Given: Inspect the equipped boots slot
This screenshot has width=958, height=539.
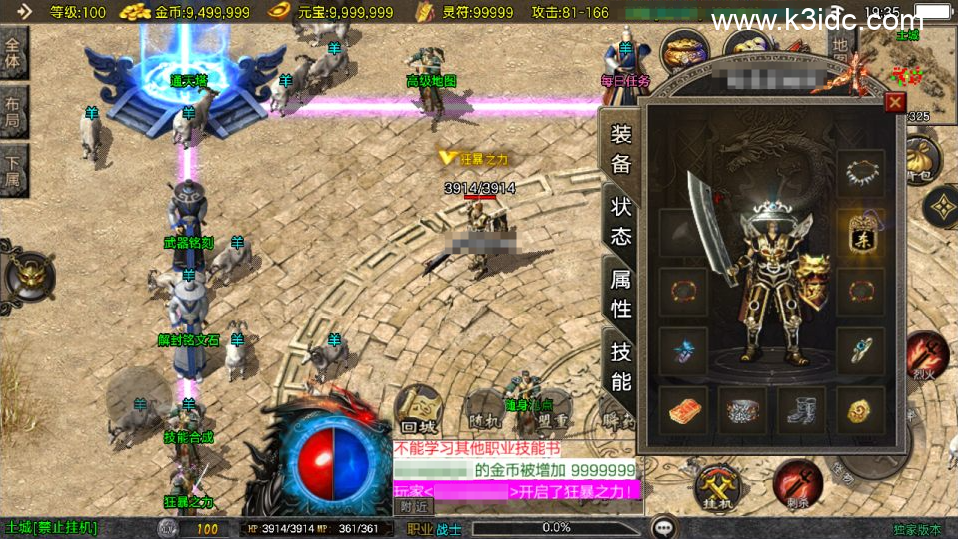Looking at the screenshot, I should [x=801, y=410].
